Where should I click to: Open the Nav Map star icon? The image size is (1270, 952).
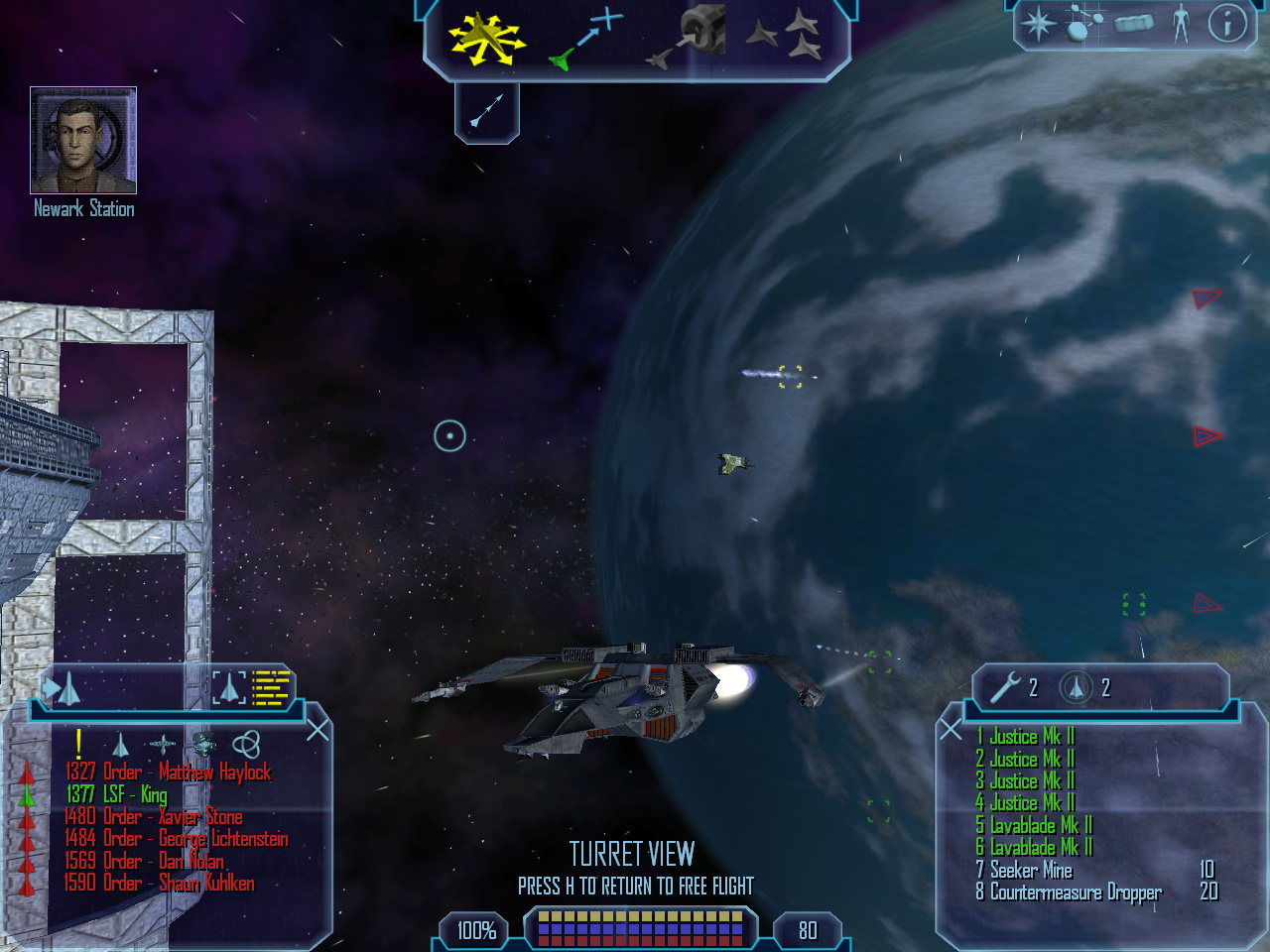[1039, 24]
